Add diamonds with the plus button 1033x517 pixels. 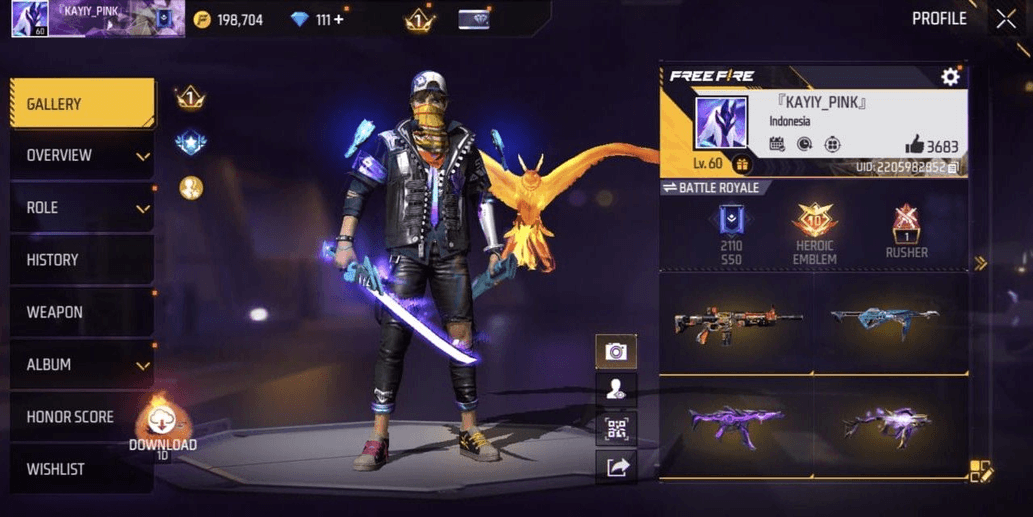338,19
